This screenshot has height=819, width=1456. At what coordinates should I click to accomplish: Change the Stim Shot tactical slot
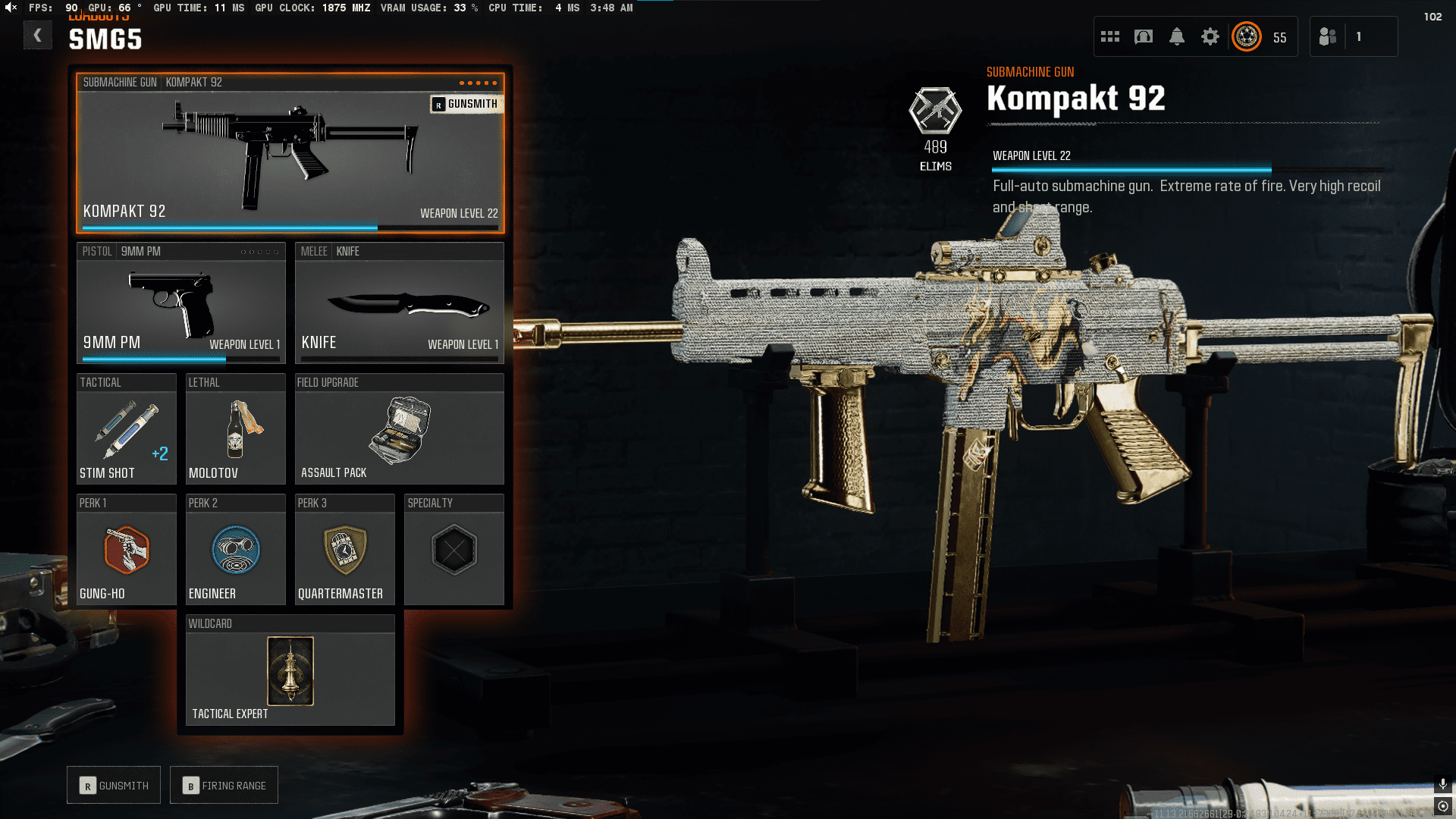(x=126, y=429)
